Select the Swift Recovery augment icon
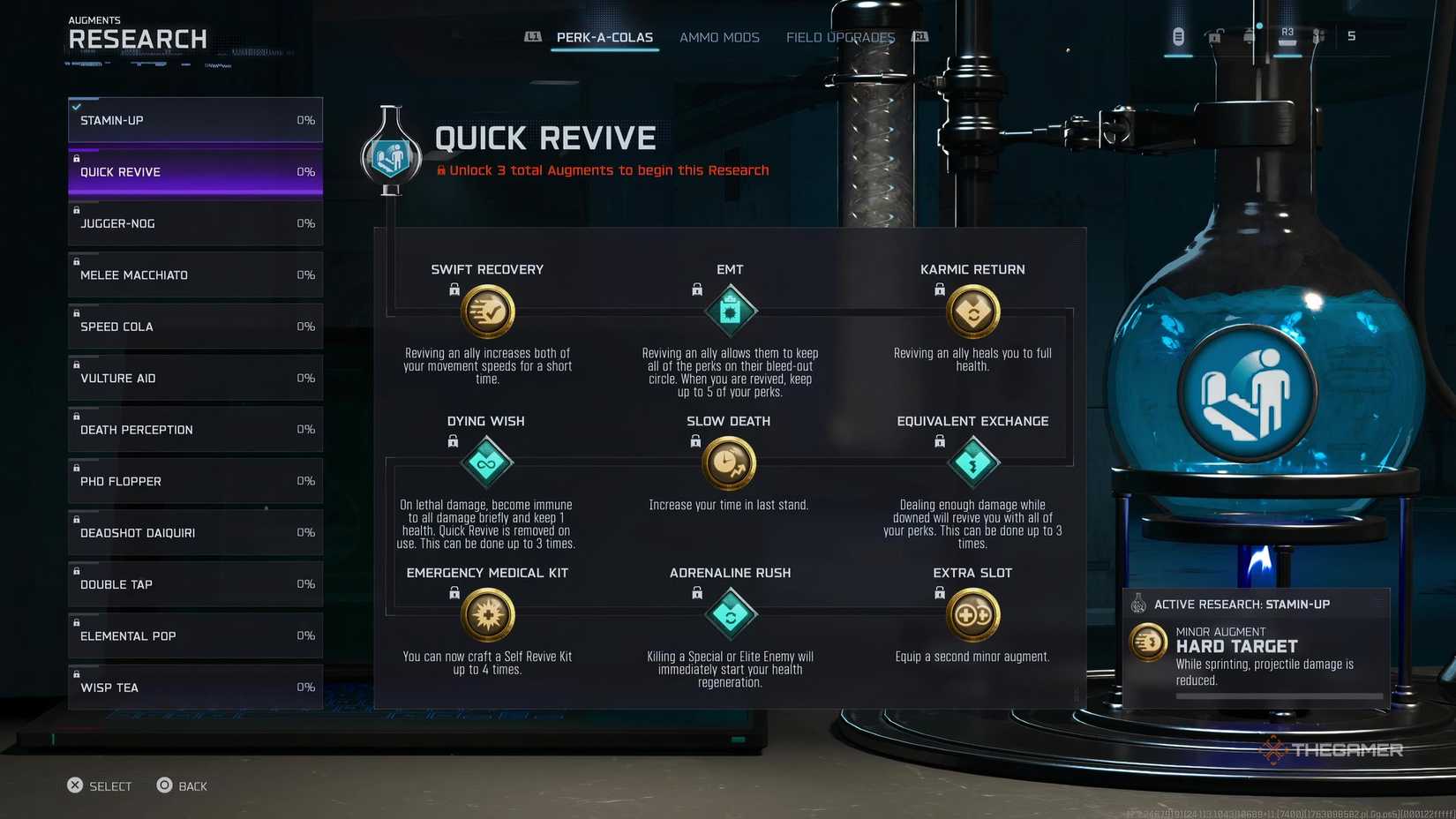1456x819 pixels. [487, 312]
